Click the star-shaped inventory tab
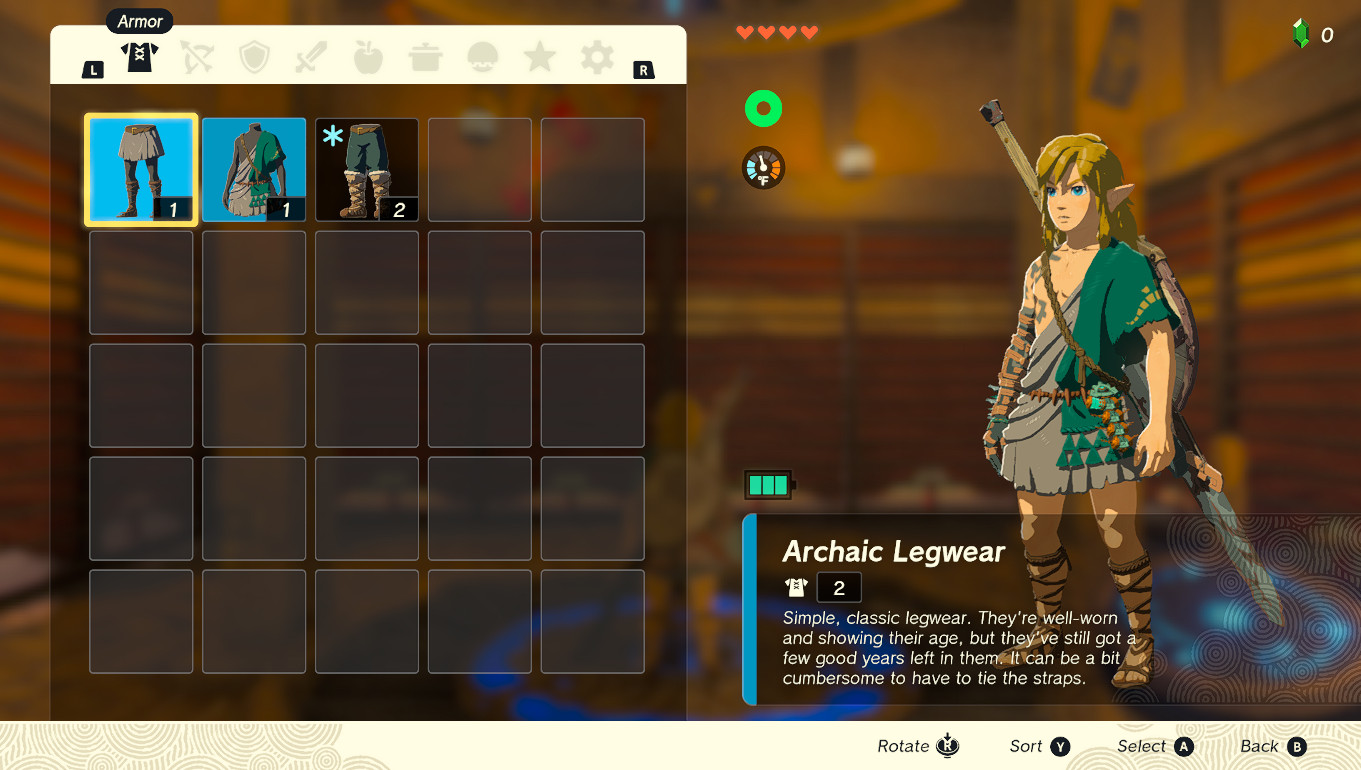Viewport: 1361px width, 770px height. [x=539, y=57]
